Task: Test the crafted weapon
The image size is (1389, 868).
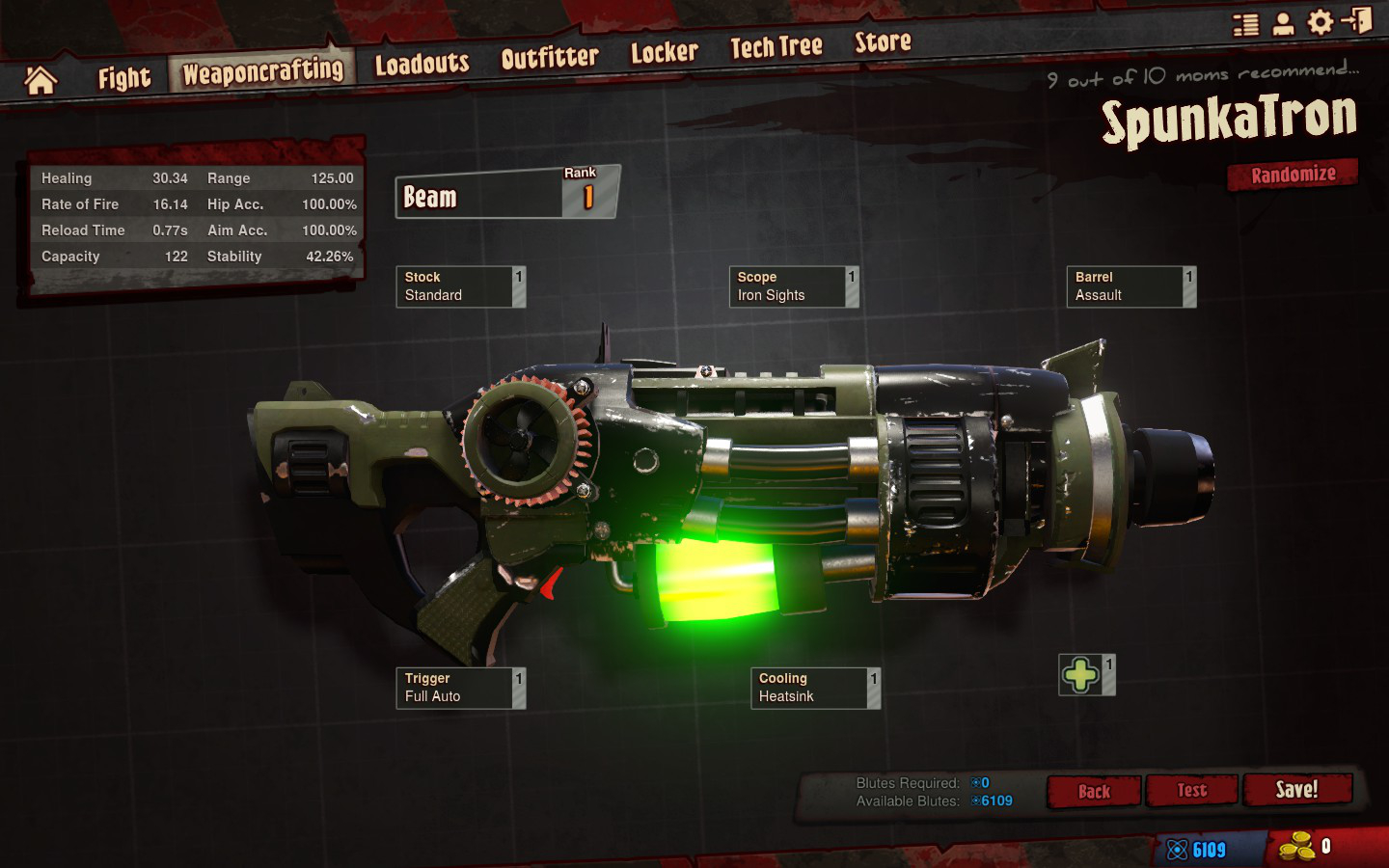Action: click(x=1191, y=791)
